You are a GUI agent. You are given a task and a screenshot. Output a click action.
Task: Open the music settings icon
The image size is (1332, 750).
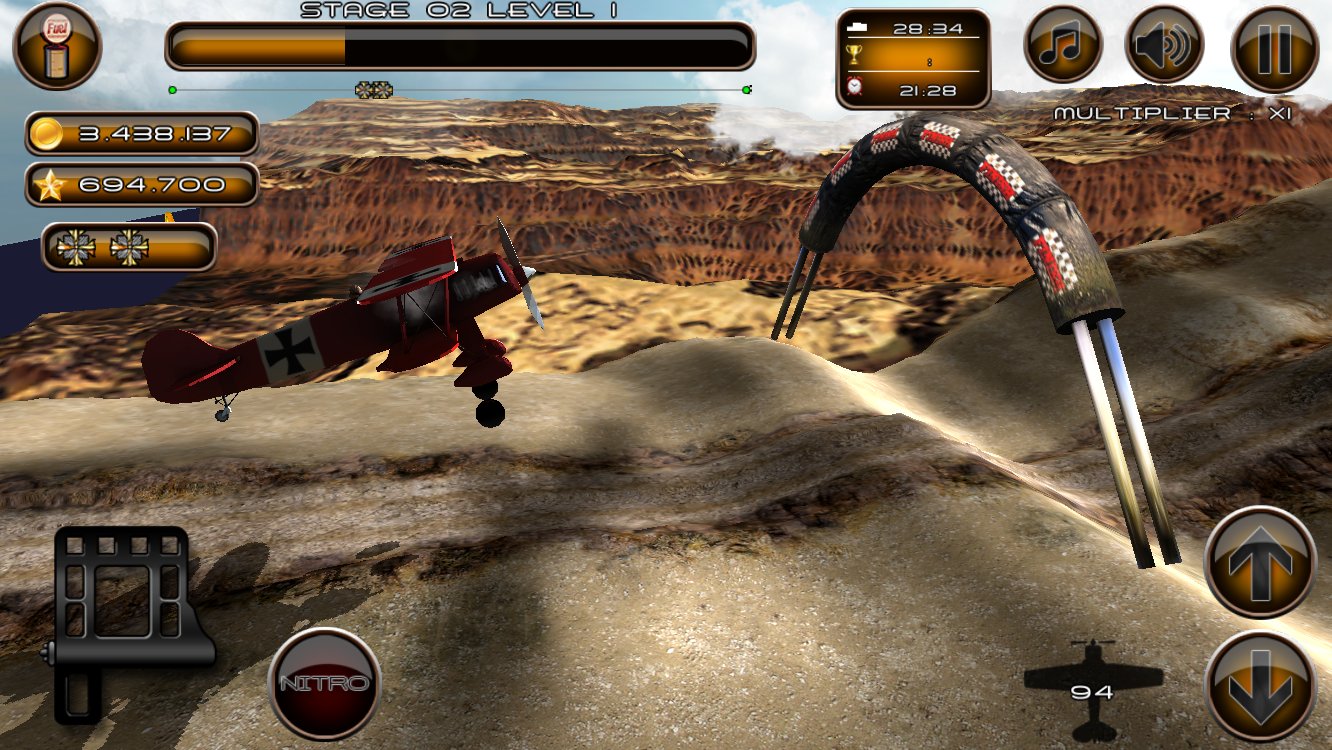(x=1063, y=45)
